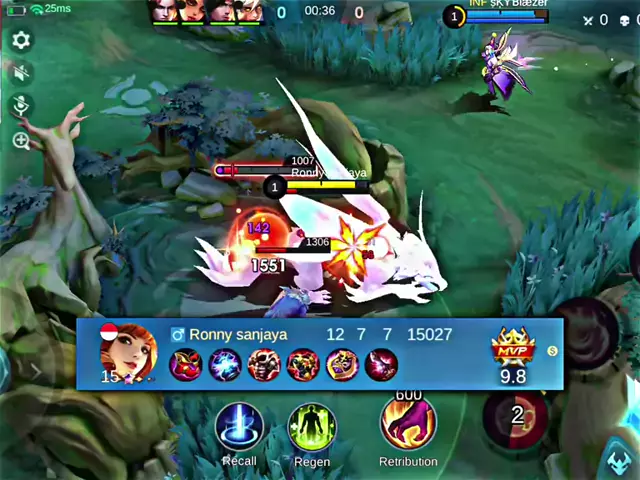
Task: Tap the team hero portraits scoreboard
Action: click(x=206, y=11)
